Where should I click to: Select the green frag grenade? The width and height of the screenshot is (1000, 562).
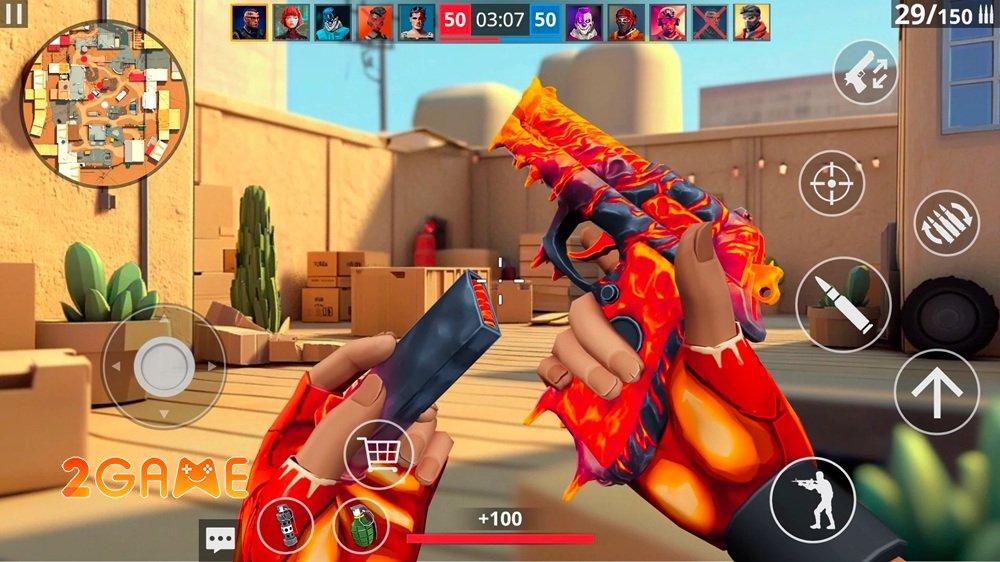coord(361,525)
